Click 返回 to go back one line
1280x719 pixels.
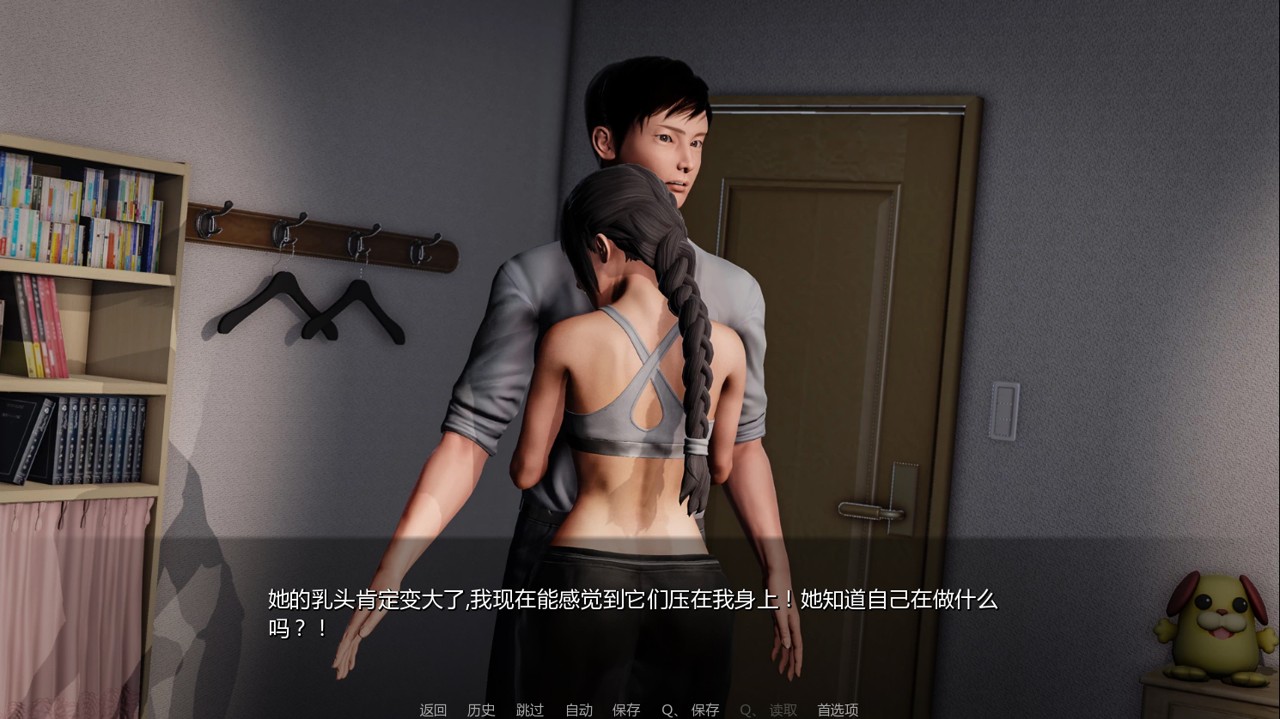(x=433, y=710)
